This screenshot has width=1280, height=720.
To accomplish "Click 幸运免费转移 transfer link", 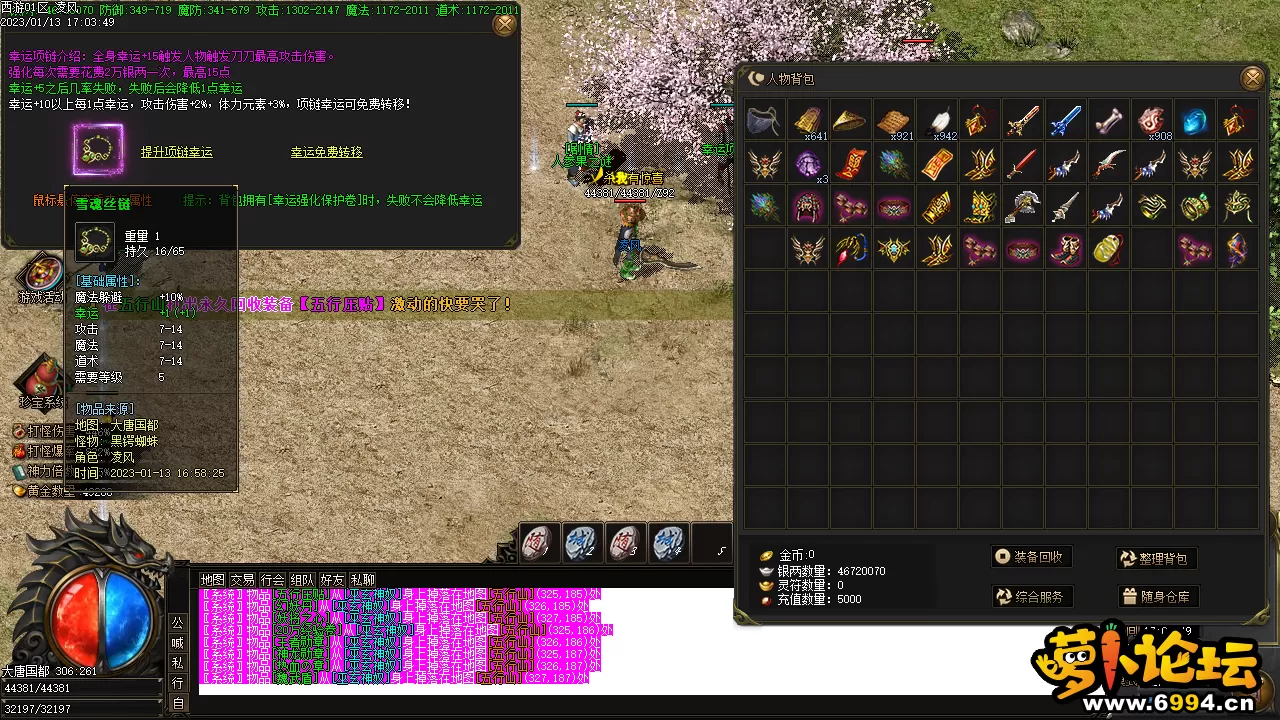I will (326, 152).
